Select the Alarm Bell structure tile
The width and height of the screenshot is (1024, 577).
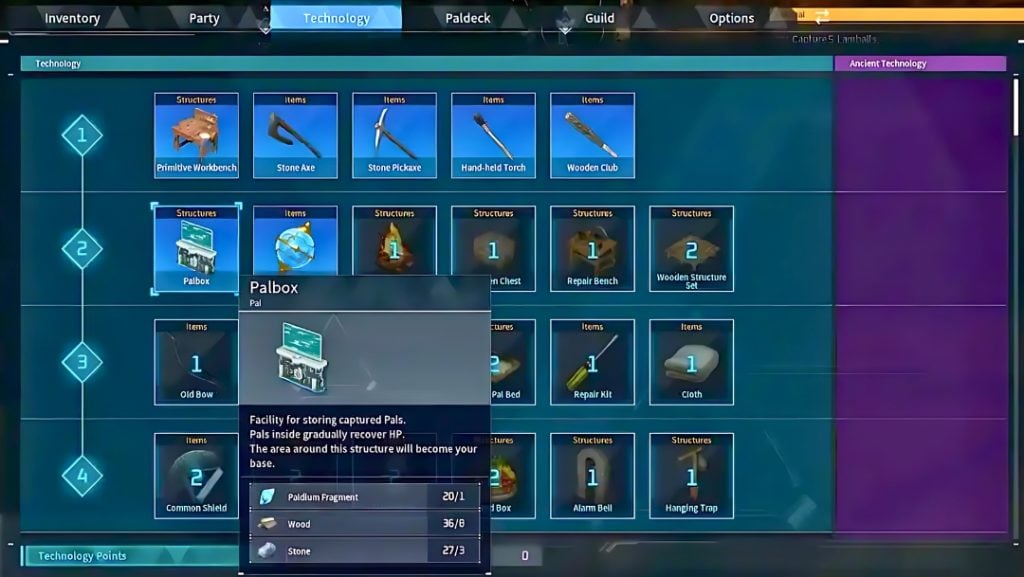pyautogui.click(x=592, y=476)
